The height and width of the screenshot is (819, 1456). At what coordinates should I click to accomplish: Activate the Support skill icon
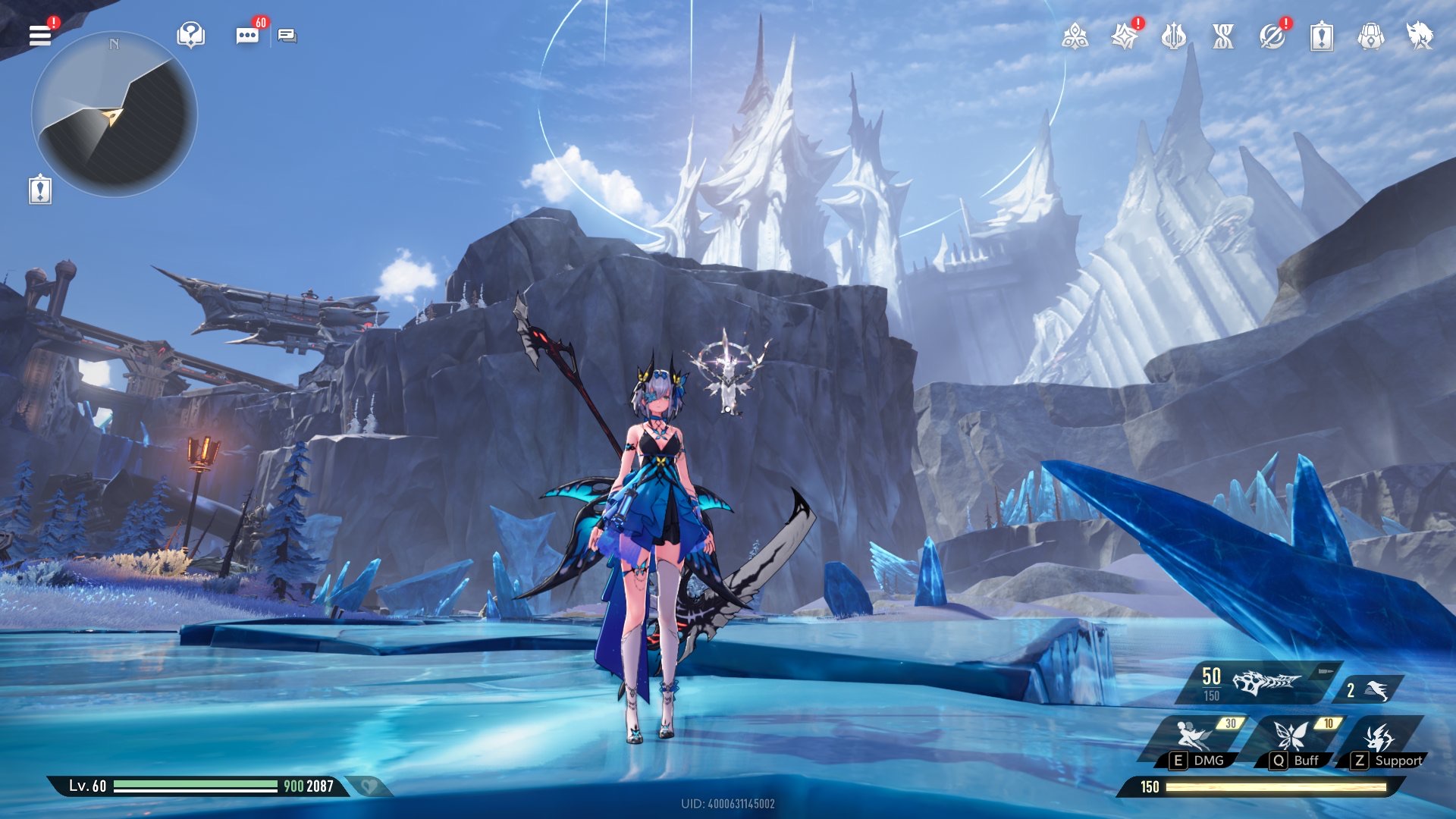[x=1382, y=739]
